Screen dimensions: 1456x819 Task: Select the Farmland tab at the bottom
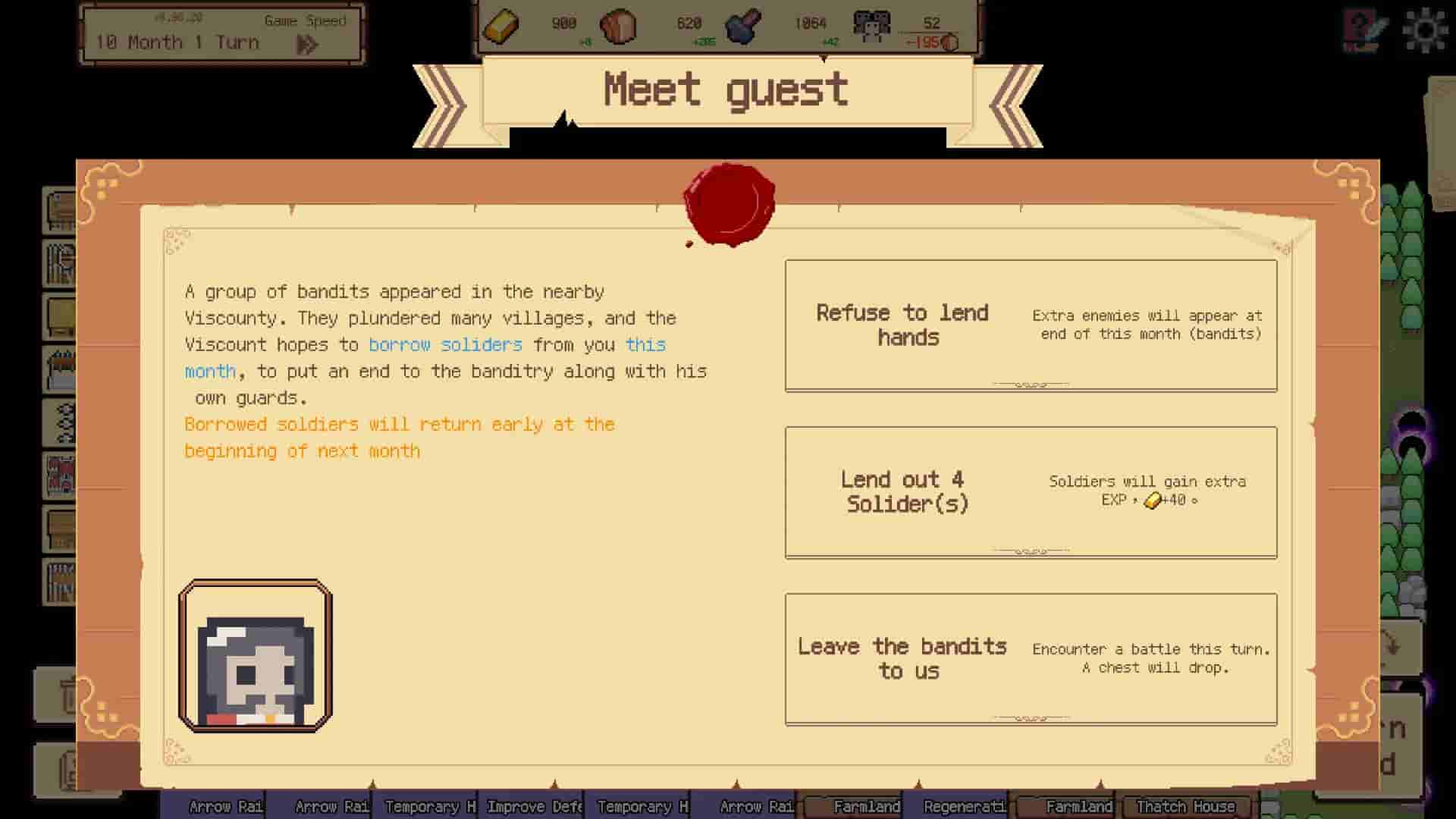(x=867, y=806)
